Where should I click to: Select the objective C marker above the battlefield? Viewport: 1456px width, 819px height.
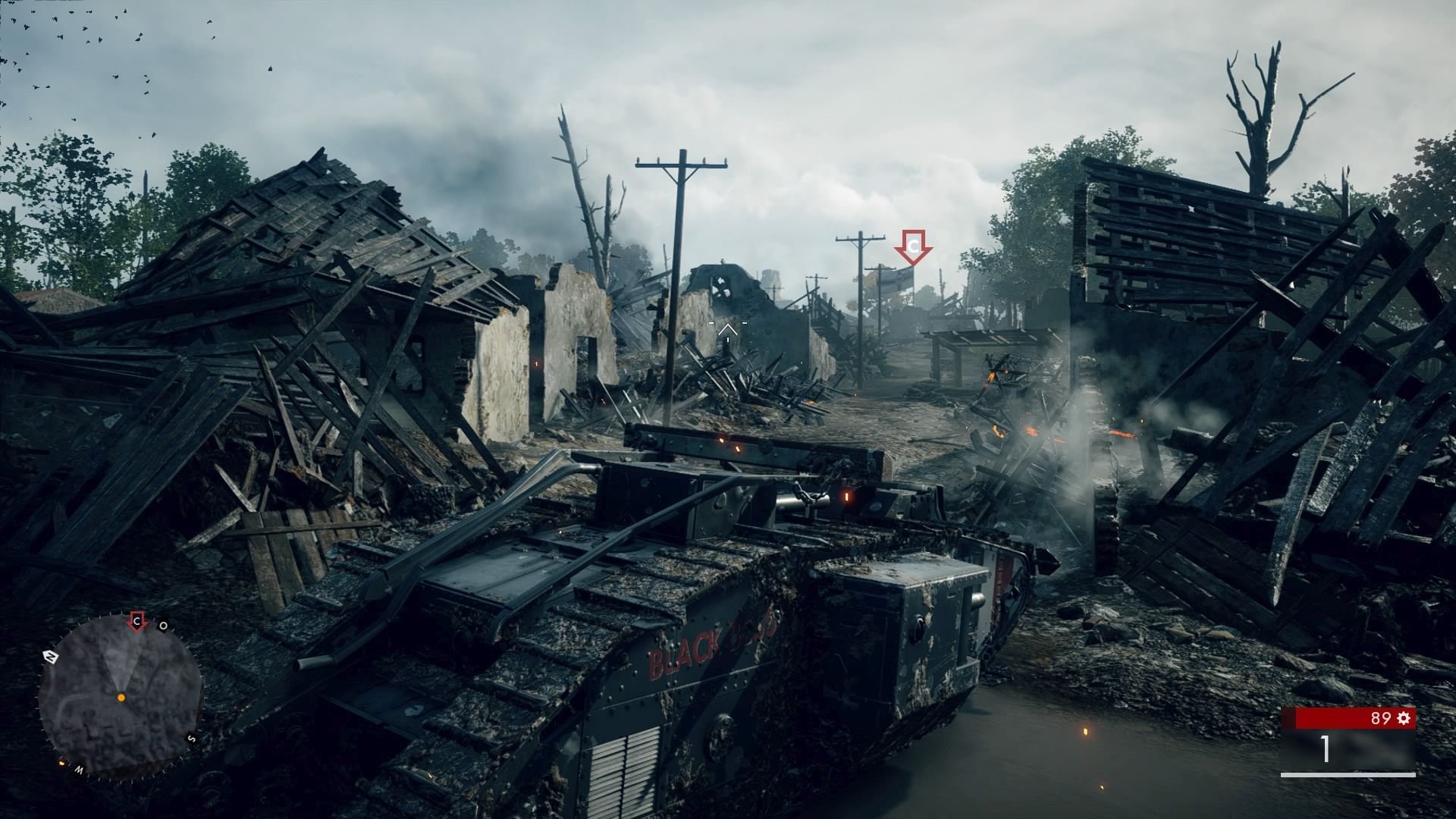[914, 246]
